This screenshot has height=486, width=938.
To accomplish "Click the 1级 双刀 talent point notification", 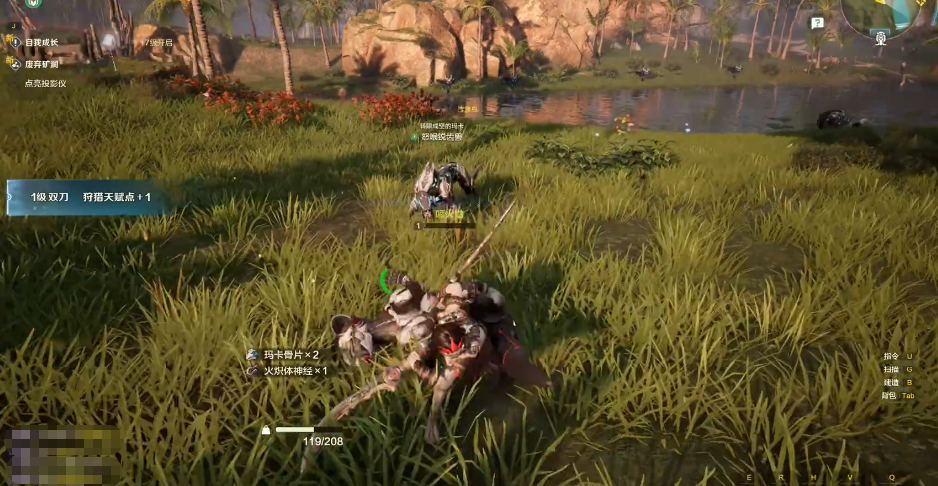I will coord(88,197).
